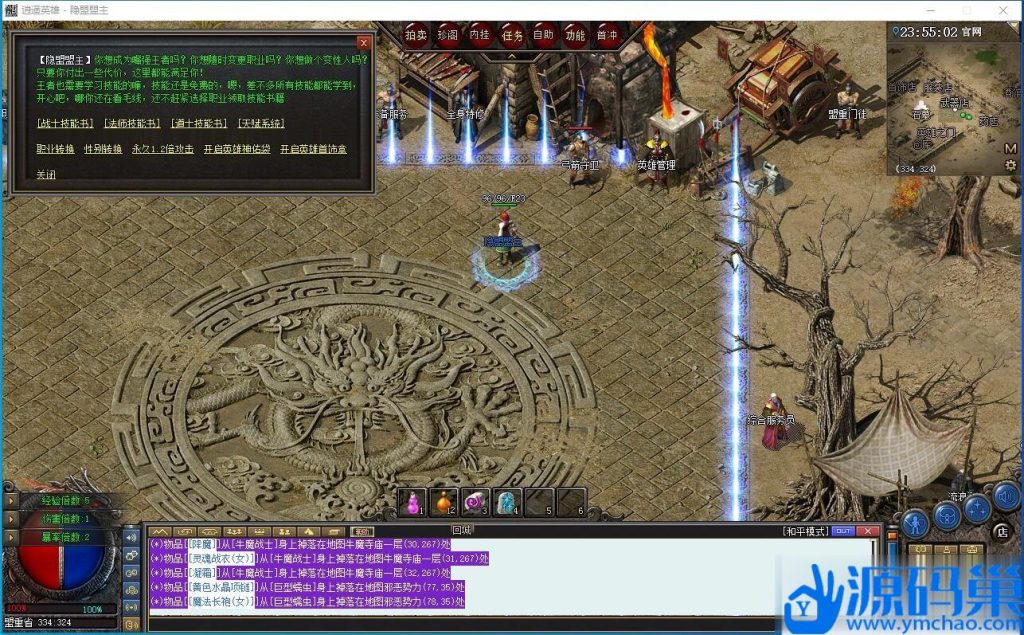
Task: Open the 战士技能书 option
Action: (64, 124)
